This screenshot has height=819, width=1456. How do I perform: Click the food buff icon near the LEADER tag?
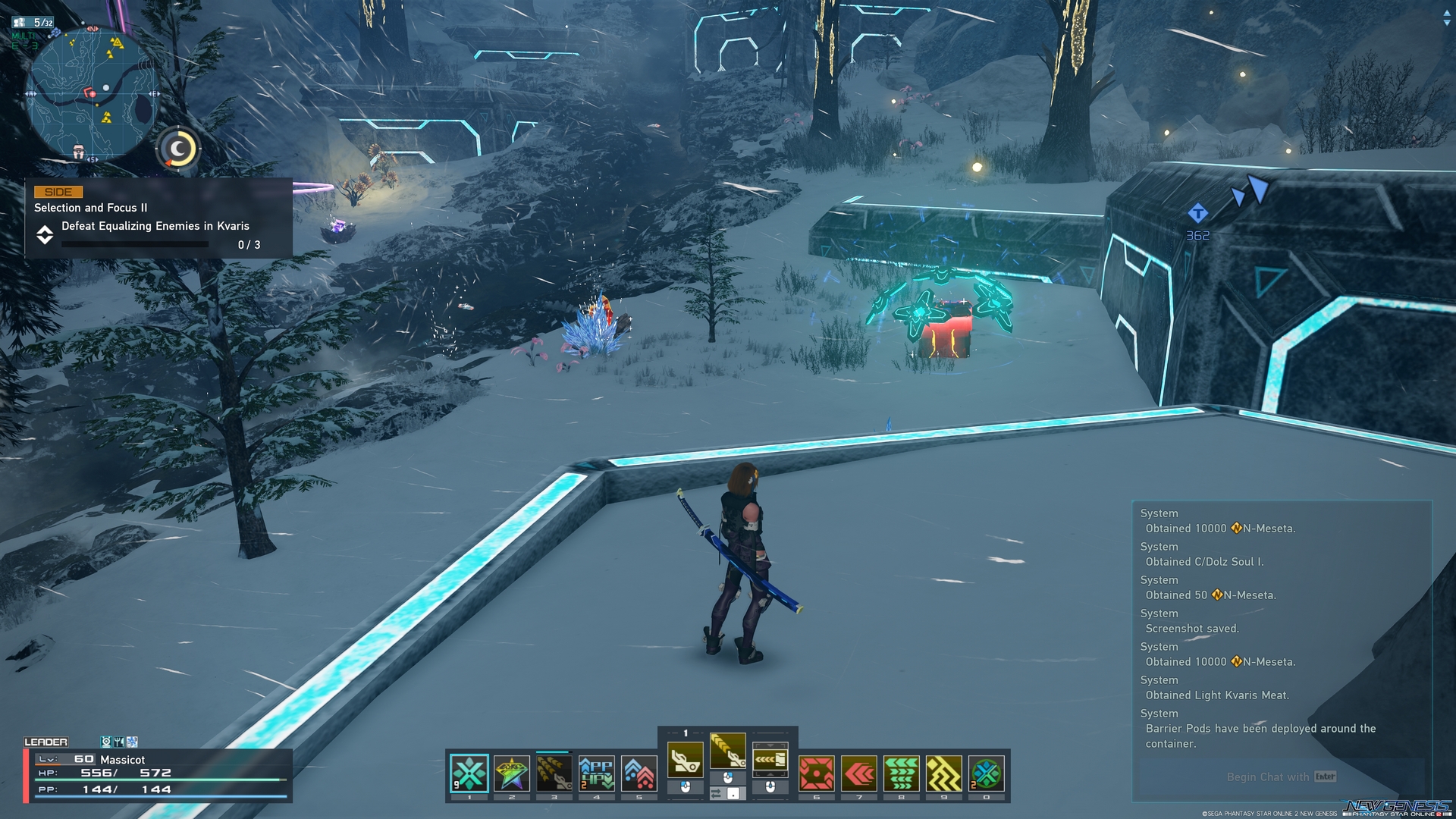pyautogui.click(x=119, y=742)
